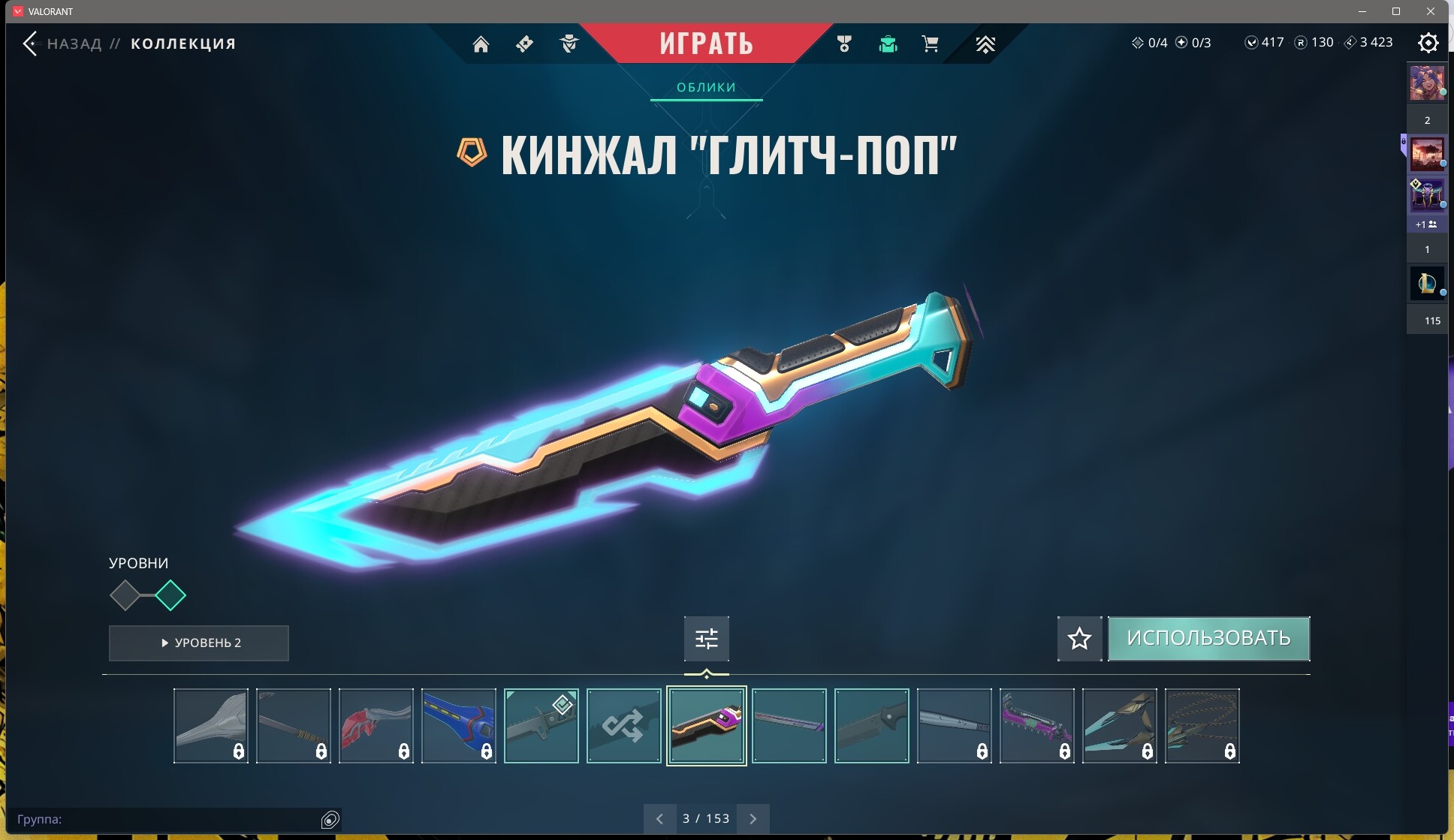1454x840 pixels.
Task: Select the Glitchpop dagger thumbnail
Action: (x=706, y=726)
